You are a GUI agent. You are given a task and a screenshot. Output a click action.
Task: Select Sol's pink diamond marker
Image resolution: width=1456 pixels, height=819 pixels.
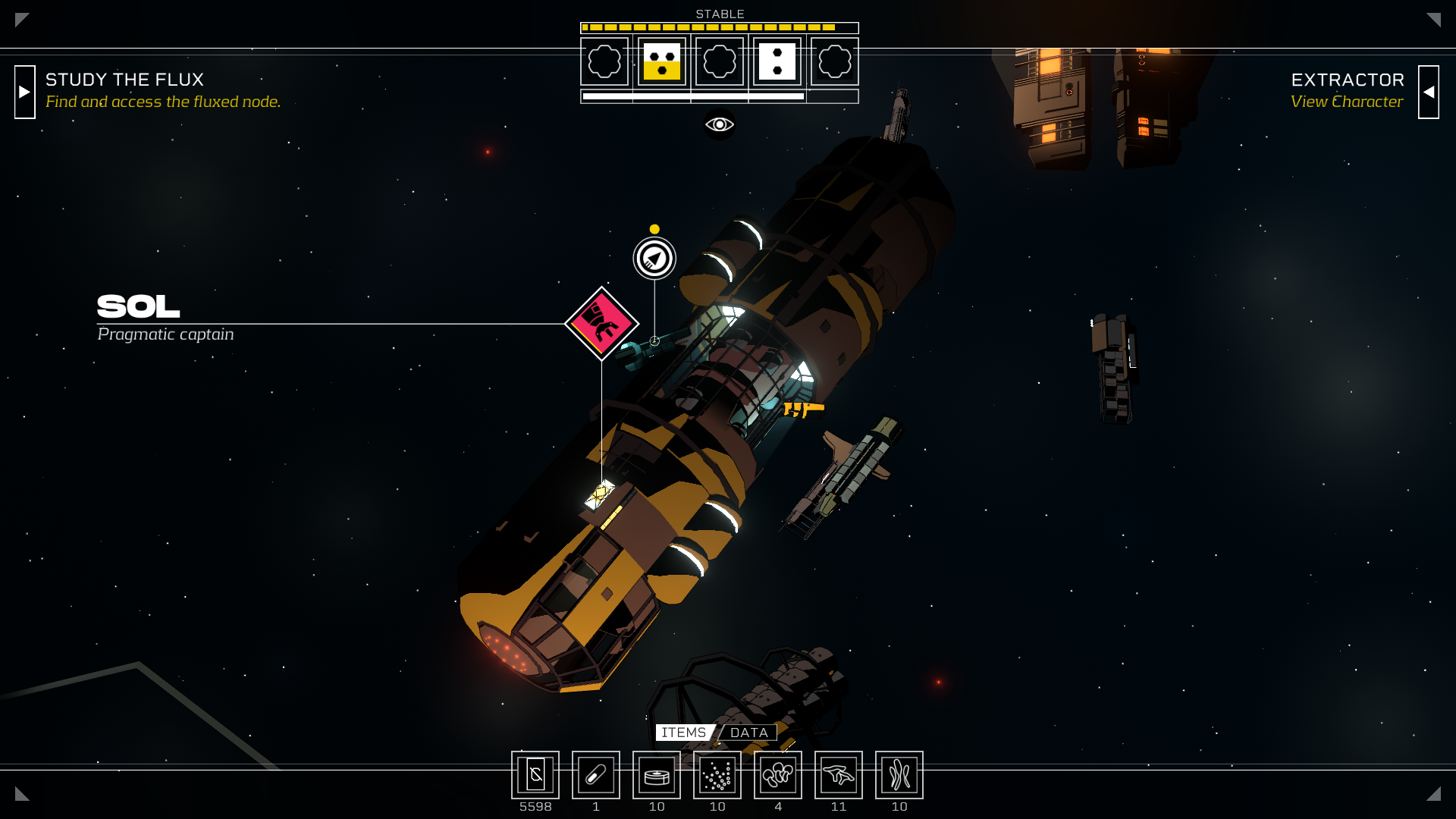(601, 324)
